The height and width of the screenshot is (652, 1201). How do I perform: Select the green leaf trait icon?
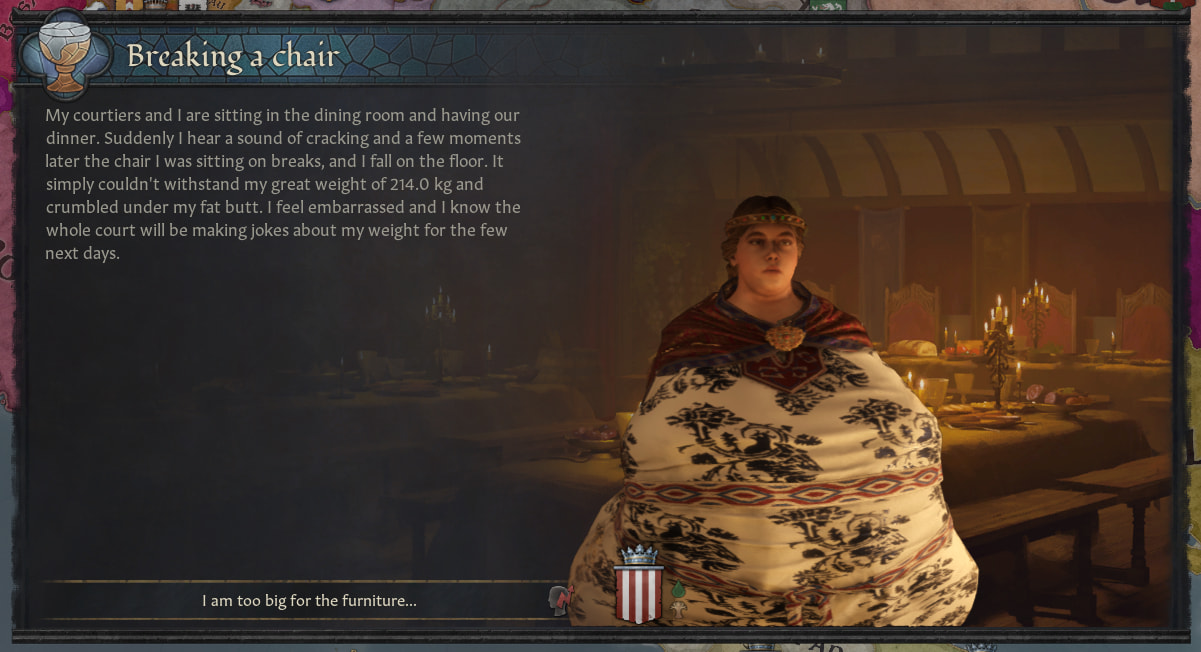677,591
